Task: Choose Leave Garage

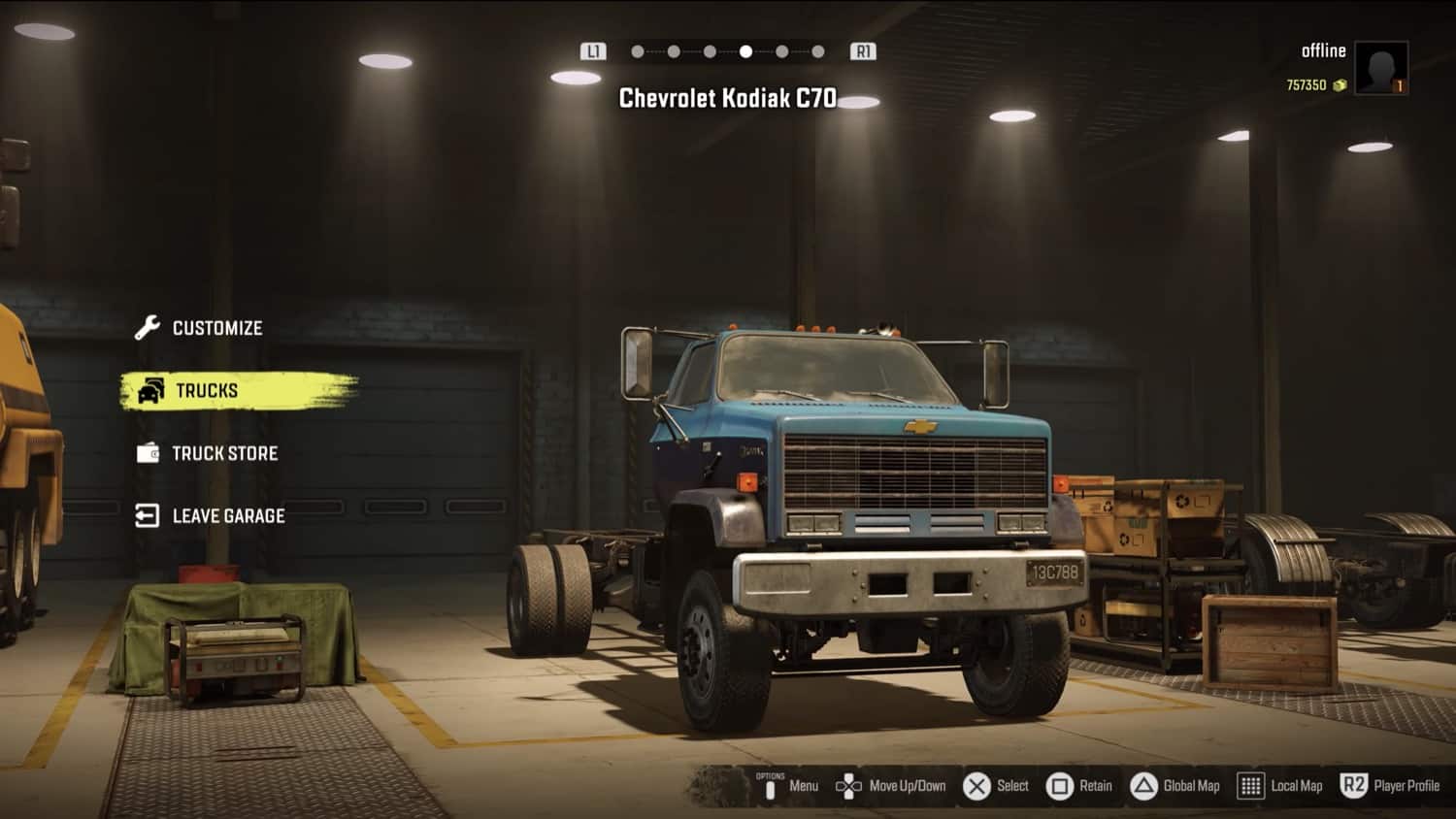Action: (x=228, y=516)
